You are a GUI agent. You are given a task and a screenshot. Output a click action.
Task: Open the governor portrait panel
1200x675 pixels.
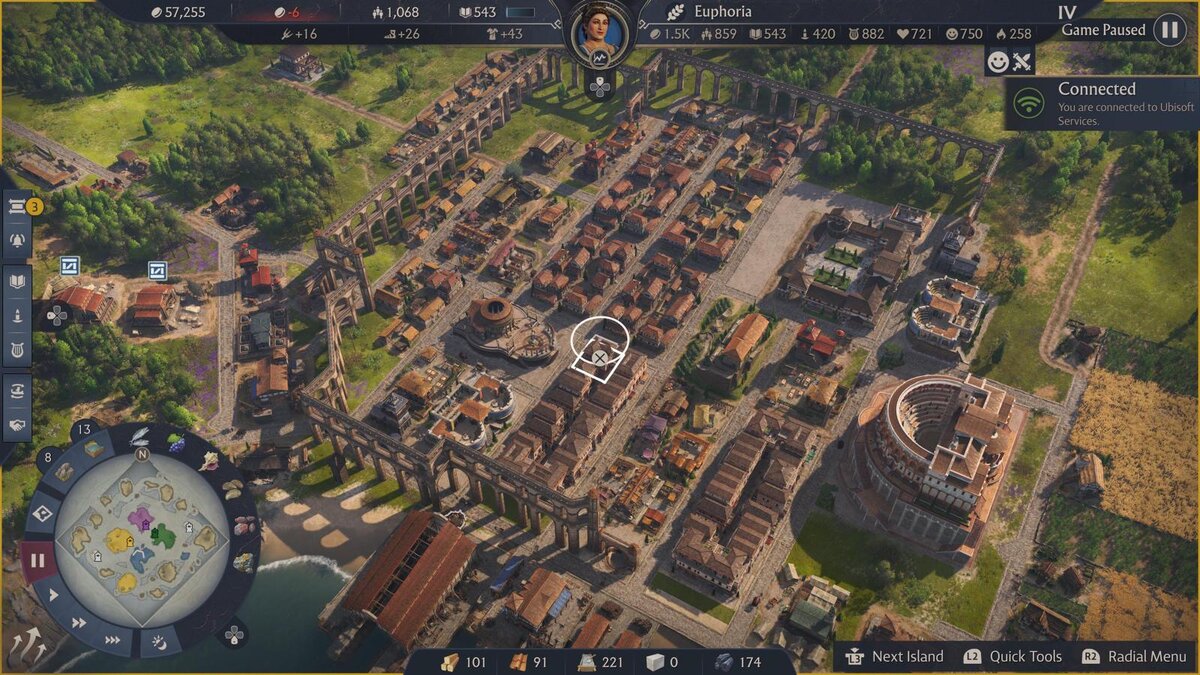[598, 33]
